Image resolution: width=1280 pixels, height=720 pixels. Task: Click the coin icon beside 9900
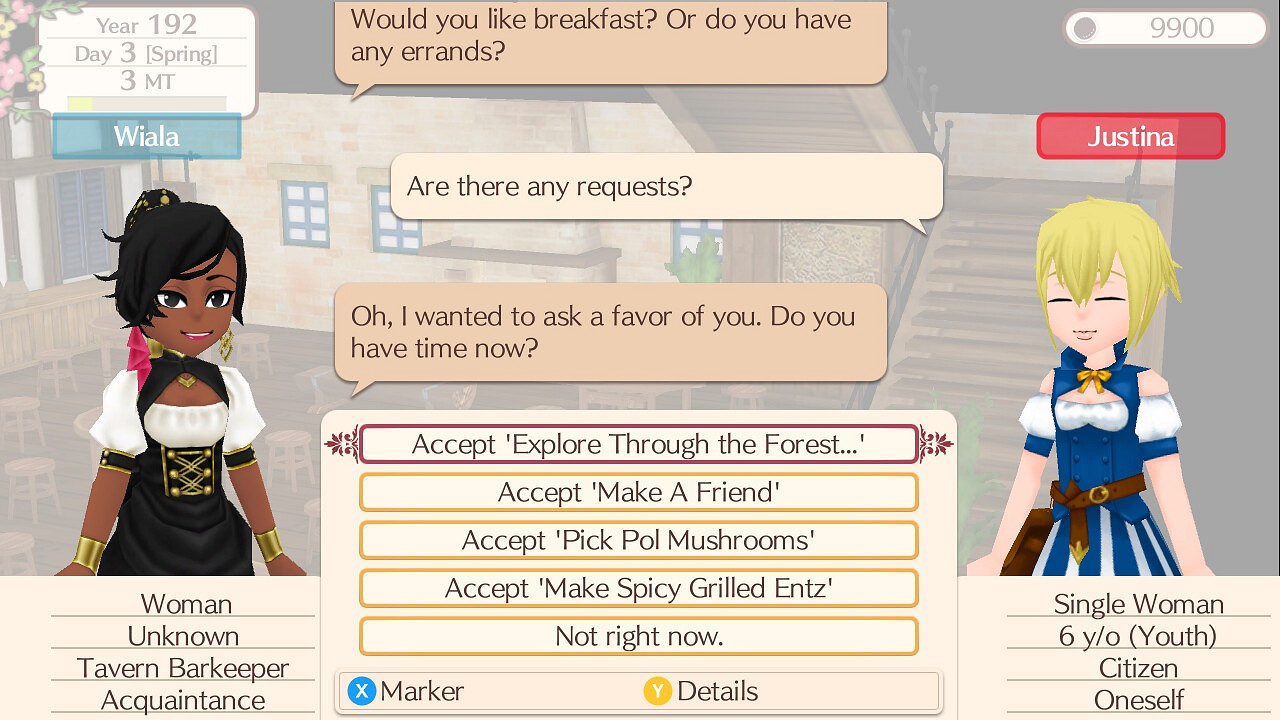pos(1085,28)
